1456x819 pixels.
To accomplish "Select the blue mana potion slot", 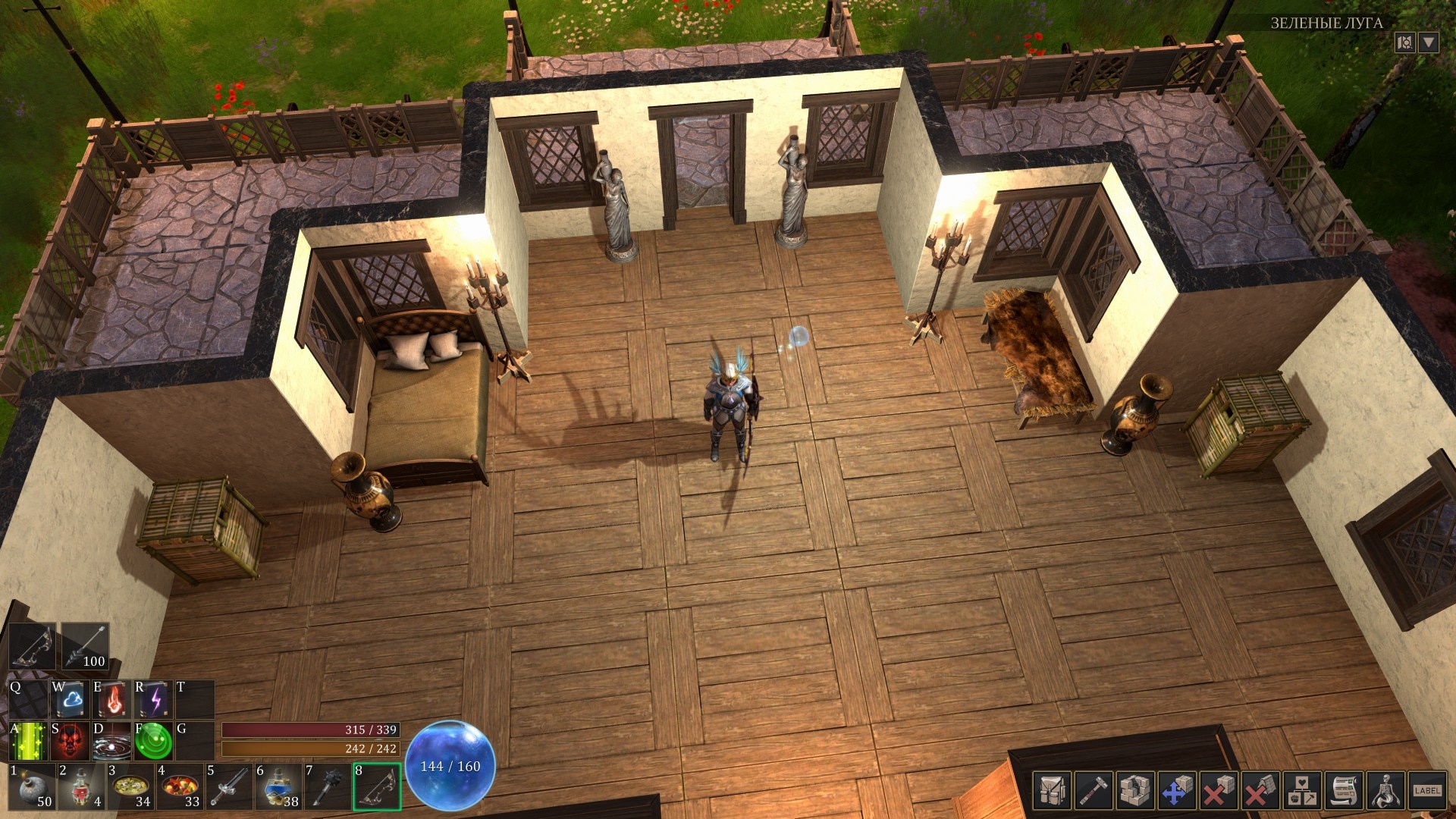I will pyautogui.click(x=278, y=787).
